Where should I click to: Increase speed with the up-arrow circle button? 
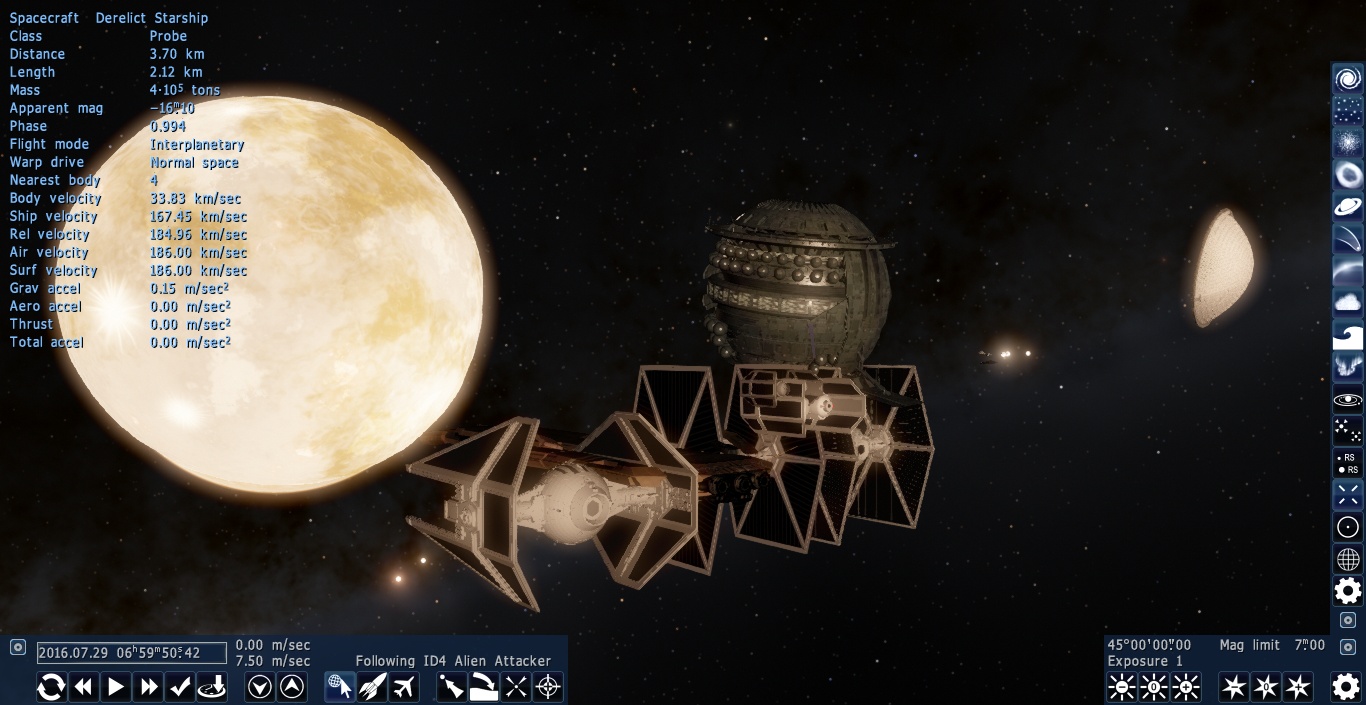(292, 687)
